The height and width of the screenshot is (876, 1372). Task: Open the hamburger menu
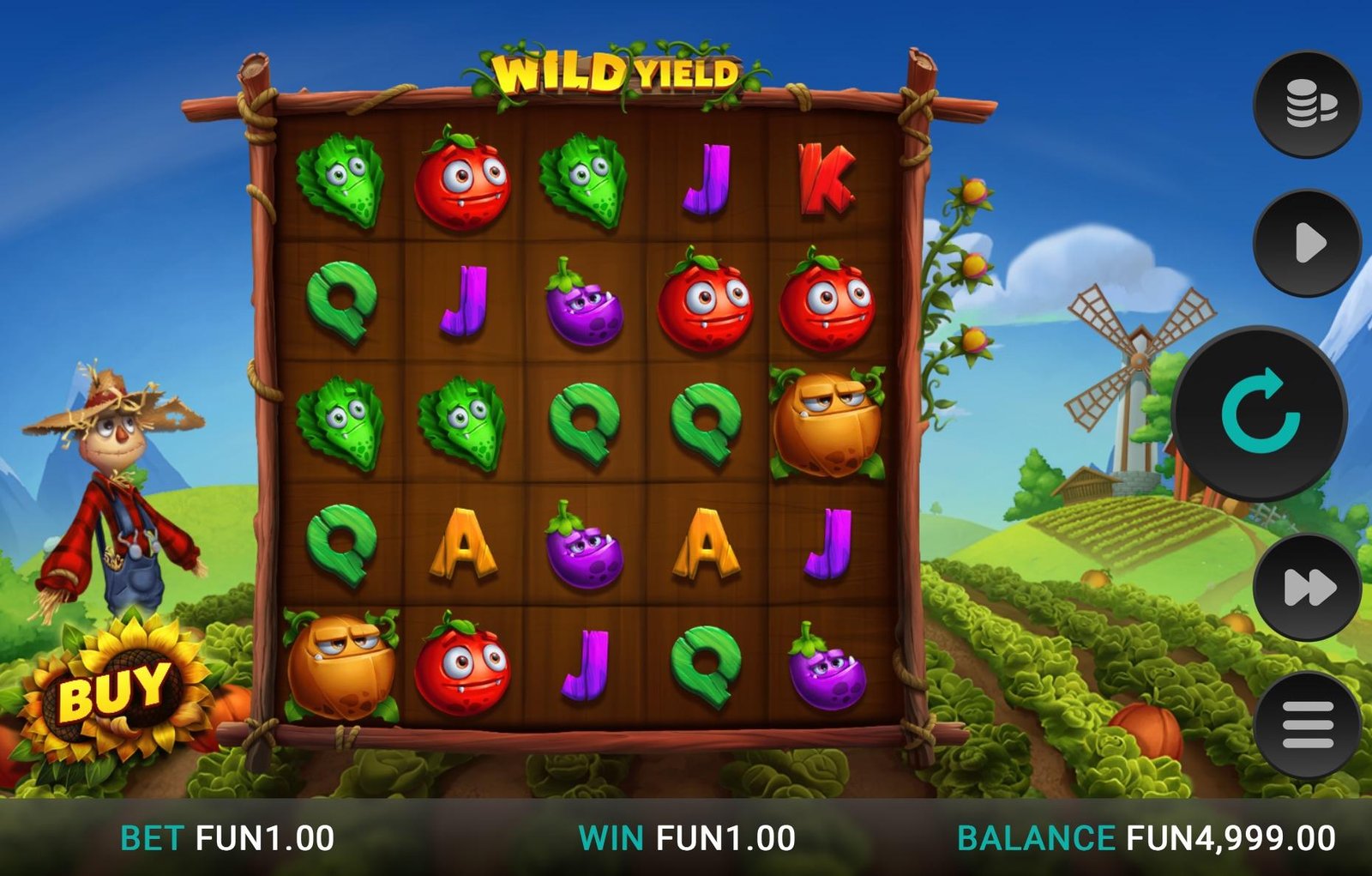tap(1308, 725)
